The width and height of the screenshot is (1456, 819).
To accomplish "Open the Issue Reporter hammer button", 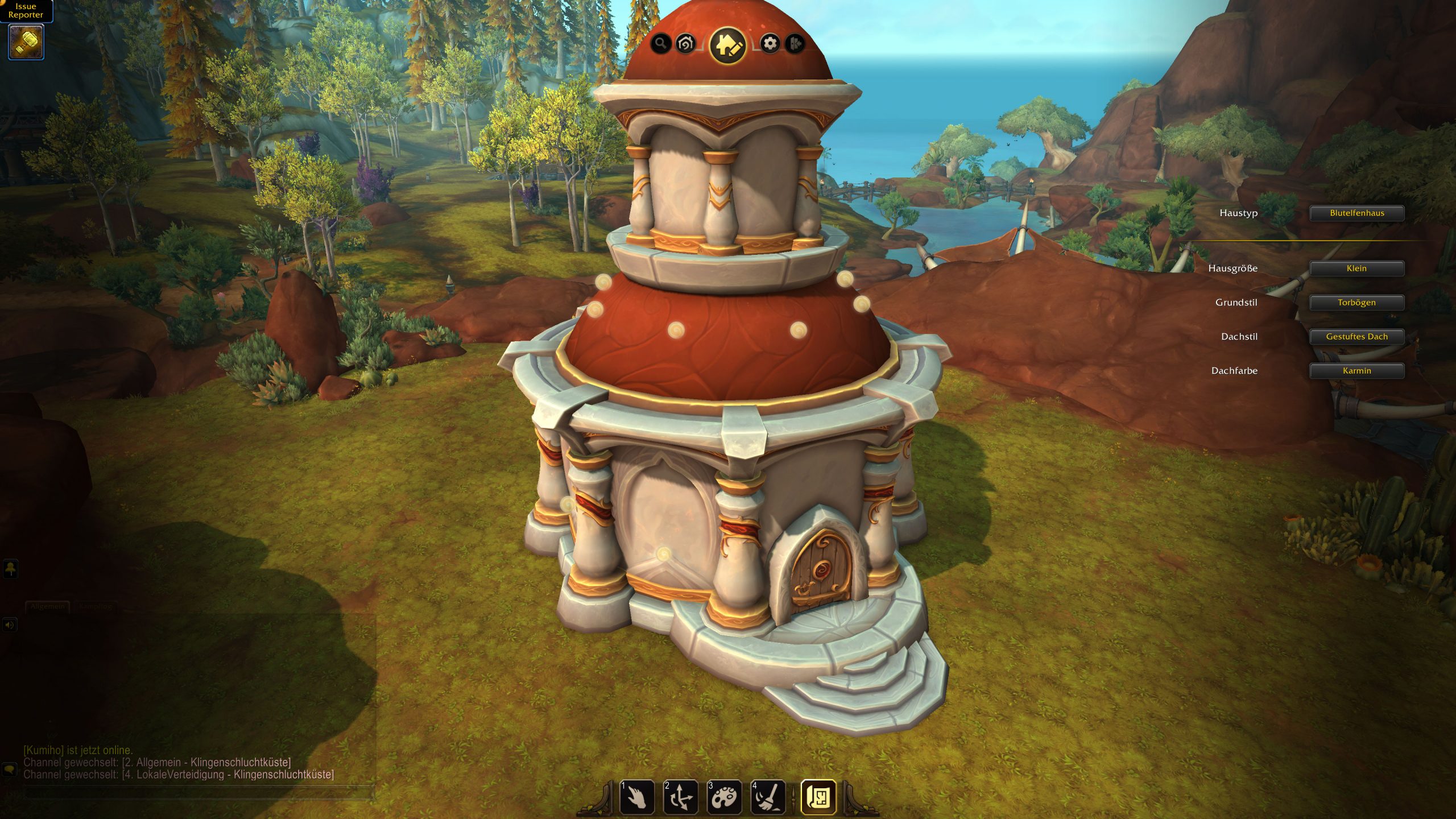I will click(26, 42).
